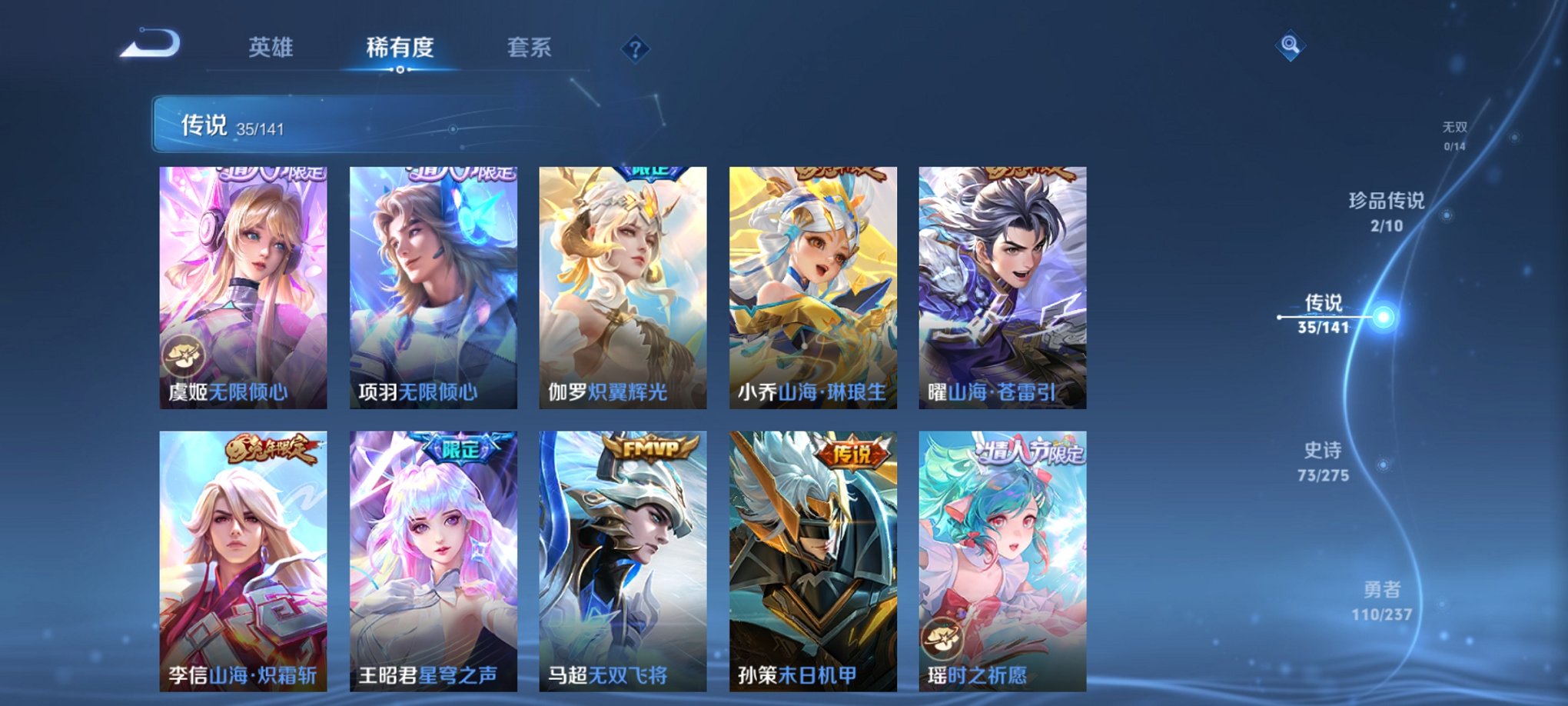Screen dimensions: 1568x706
Task: Click the magnifier search icon top-right
Action: [1291, 45]
